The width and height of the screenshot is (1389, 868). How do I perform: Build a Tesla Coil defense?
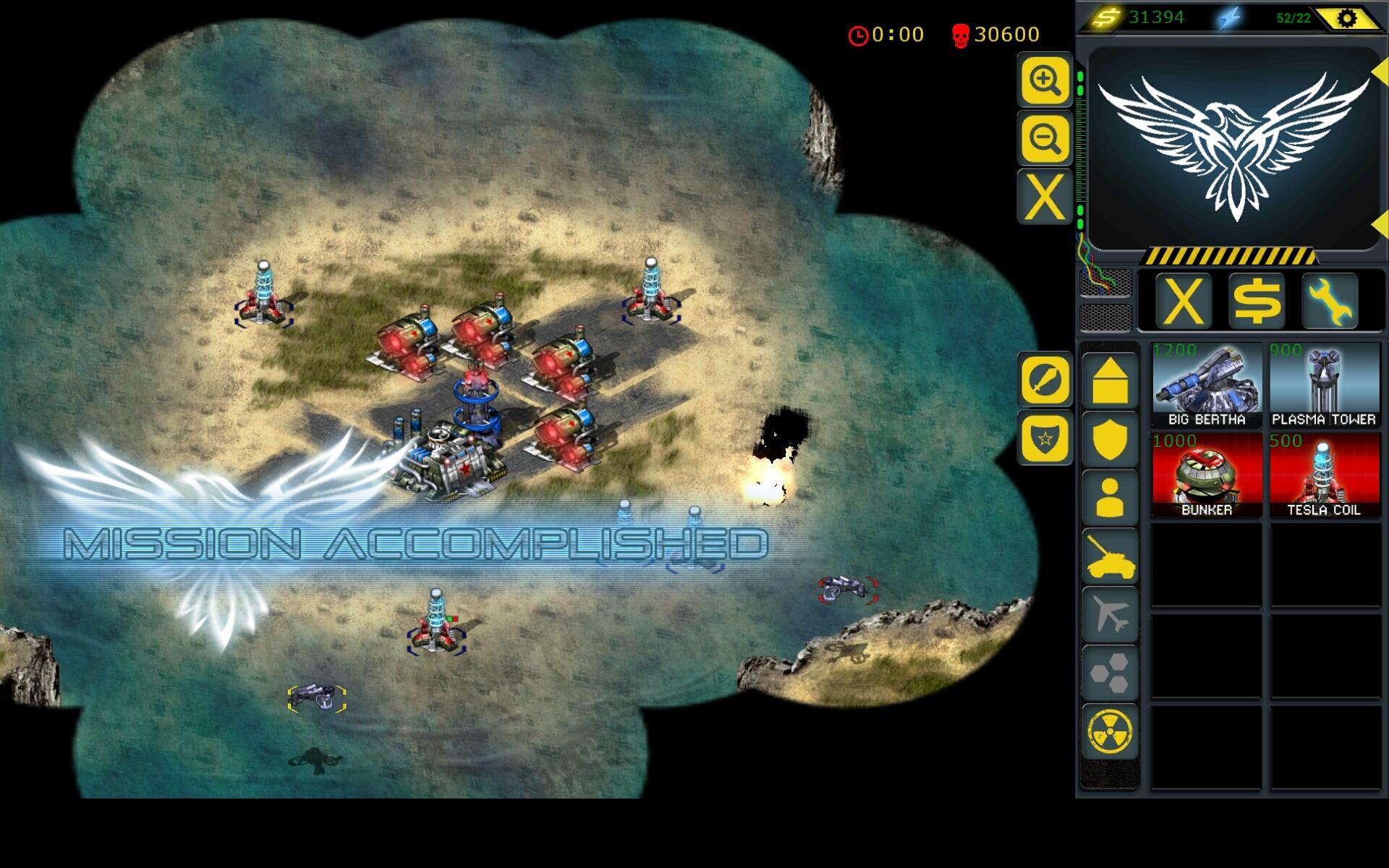[1324, 474]
